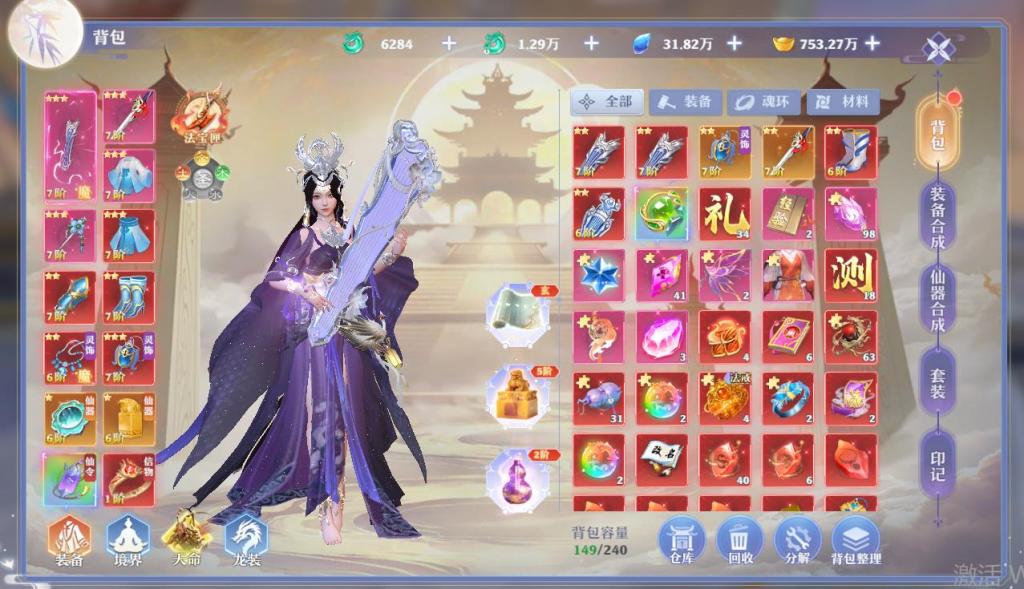This screenshot has width=1024, height=589.
Task: Open the 装备合成 side tab
Action: tap(938, 214)
